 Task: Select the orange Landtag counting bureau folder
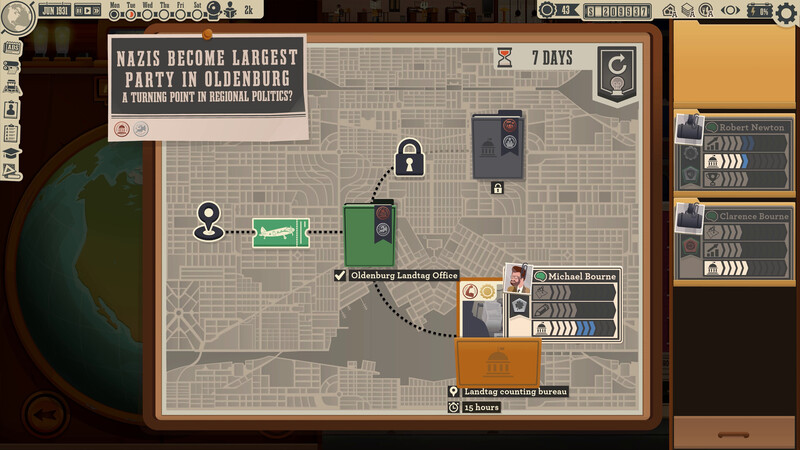(x=498, y=363)
